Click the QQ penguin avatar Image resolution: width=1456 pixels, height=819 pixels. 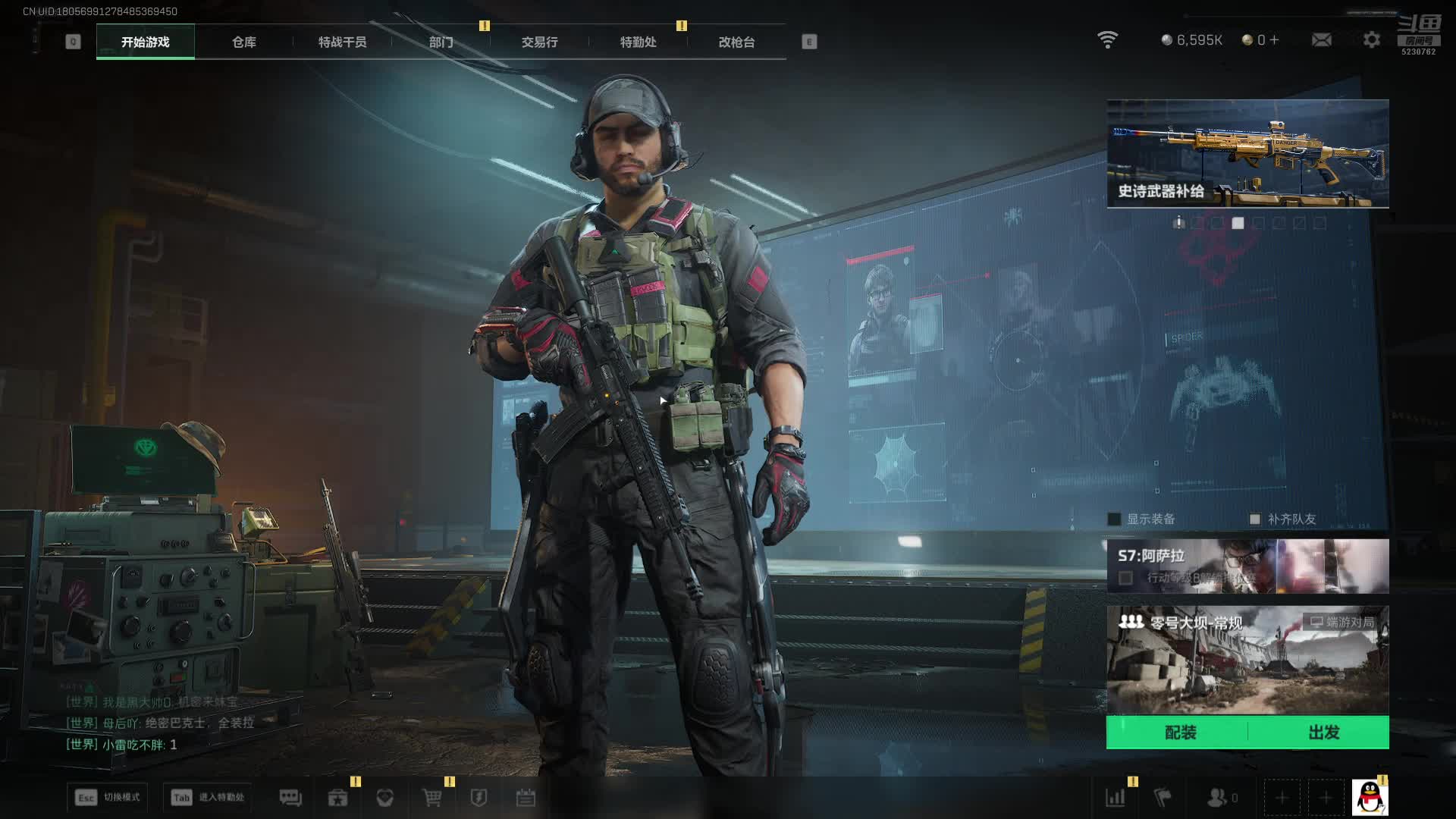(1370, 798)
